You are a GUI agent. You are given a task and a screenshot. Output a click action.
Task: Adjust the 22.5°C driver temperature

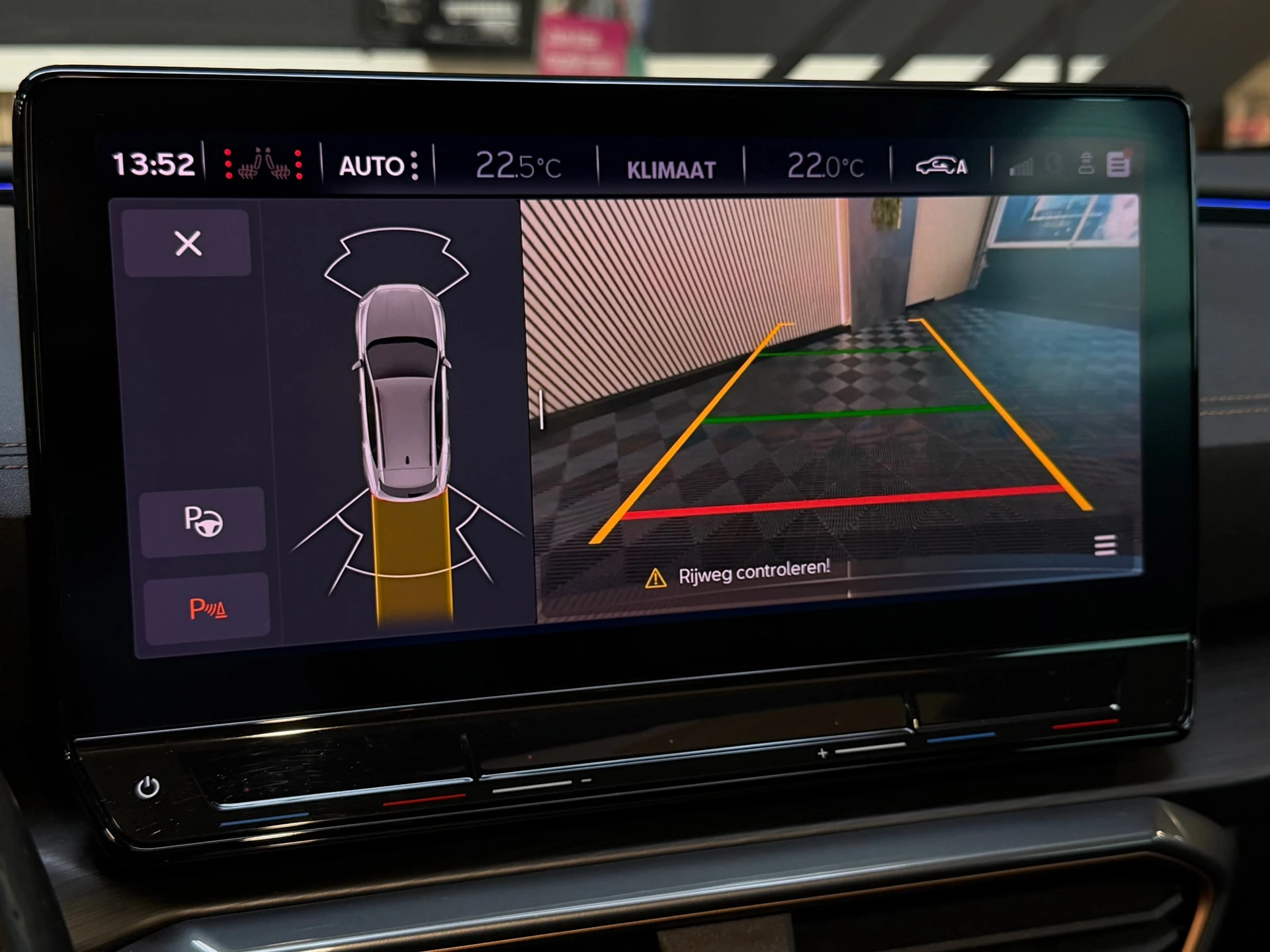point(519,165)
